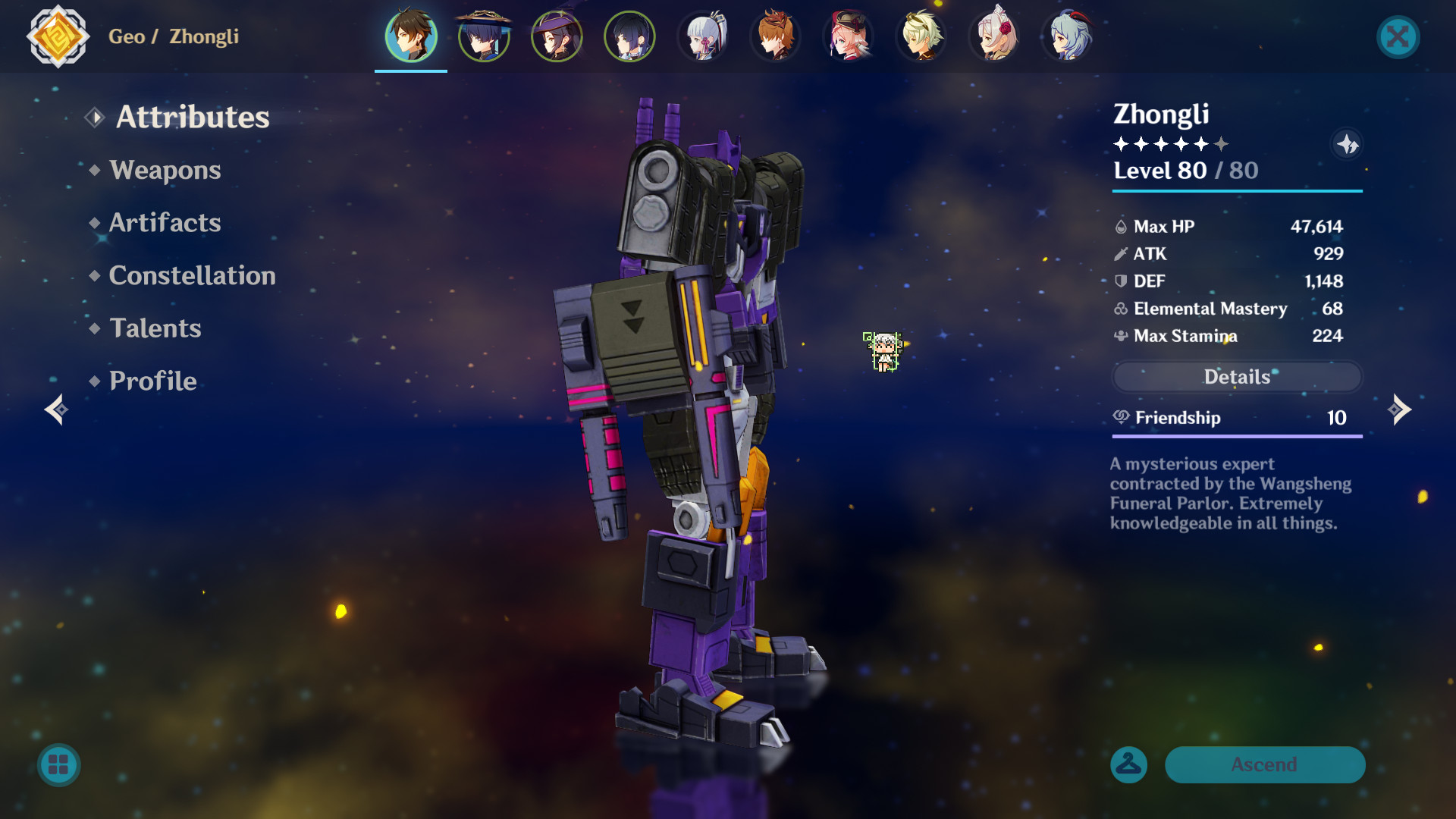Select Yanfei's avatar in the roster
This screenshot has height=819, width=1456.
[x=847, y=37]
